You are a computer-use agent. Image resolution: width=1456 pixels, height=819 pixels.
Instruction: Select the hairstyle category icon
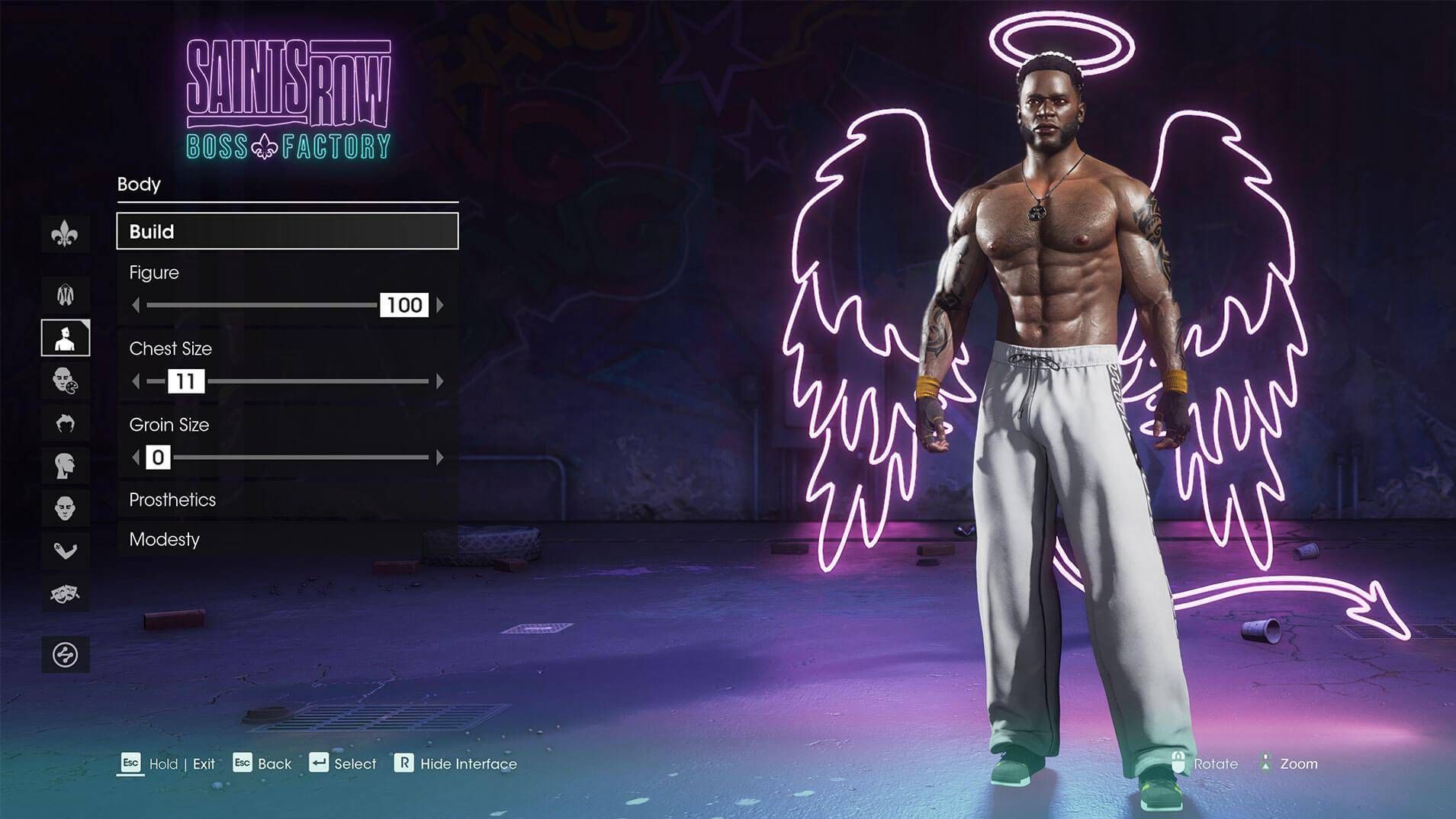pyautogui.click(x=66, y=423)
